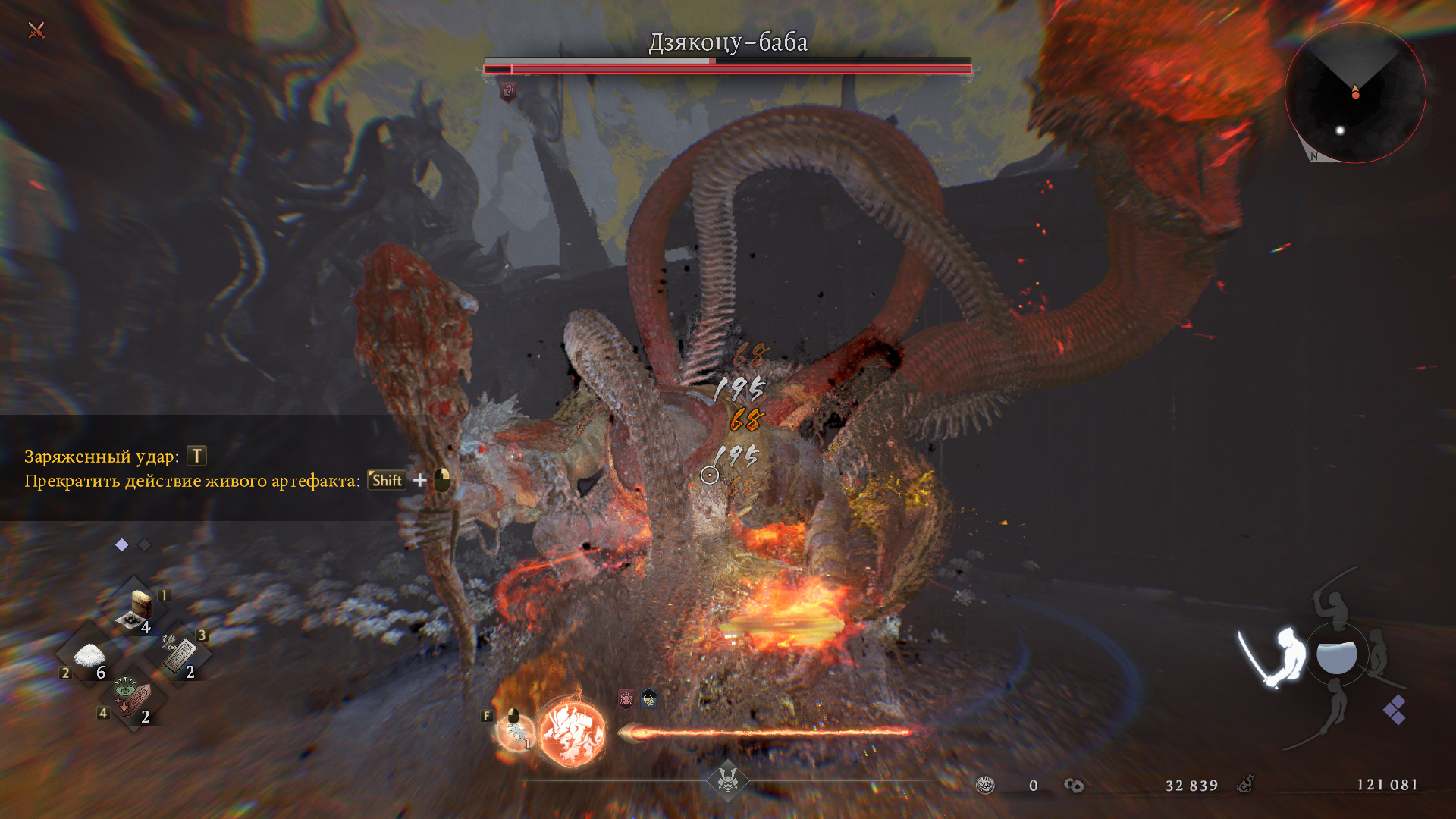The height and width of the screenshot is (819, 1456).
Task: Click the status effect icon under the boss health bar
Action: [508, 93]
